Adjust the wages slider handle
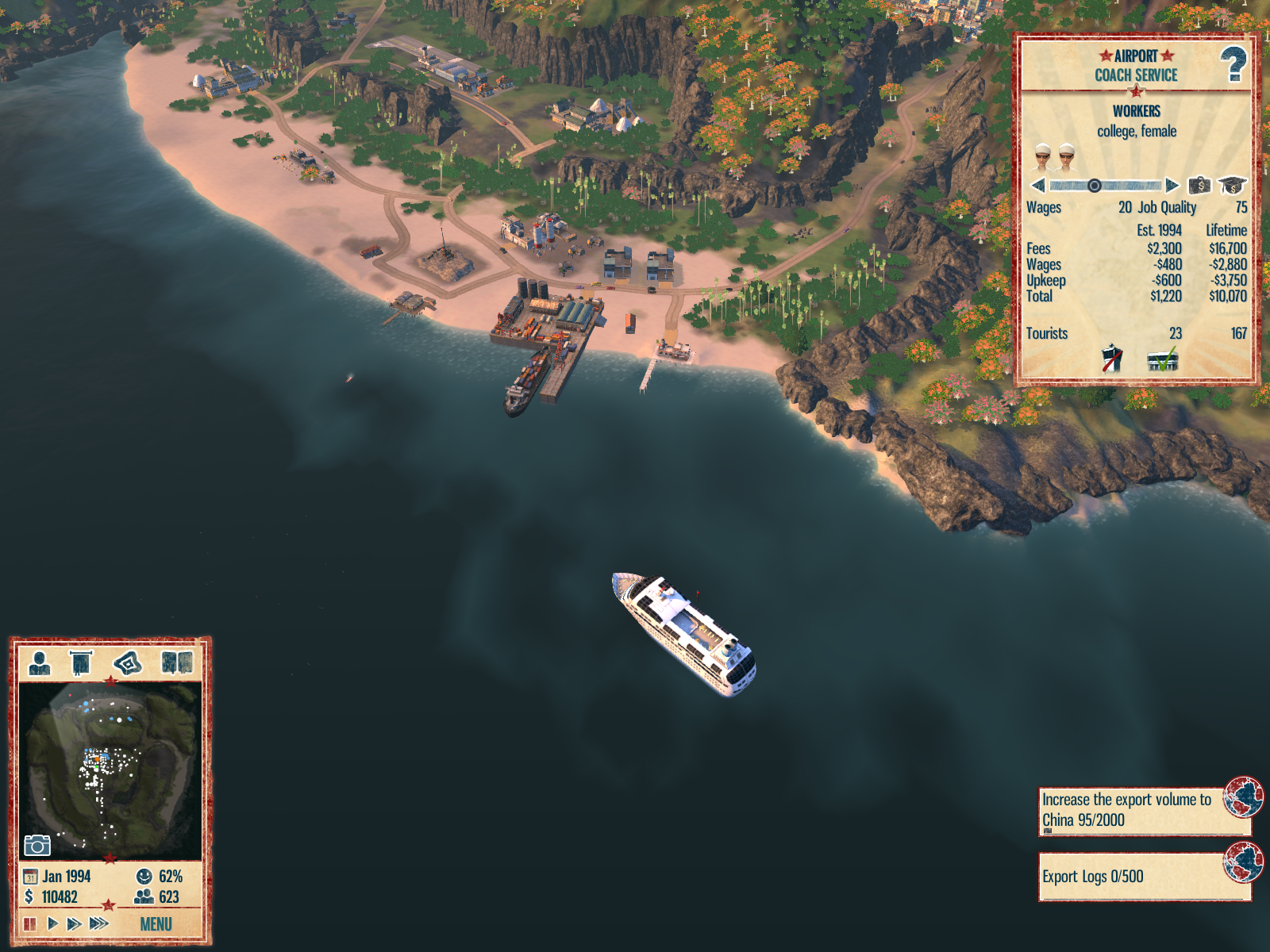This screenshot has height=952, width=1270. [x=1094, y=186]
